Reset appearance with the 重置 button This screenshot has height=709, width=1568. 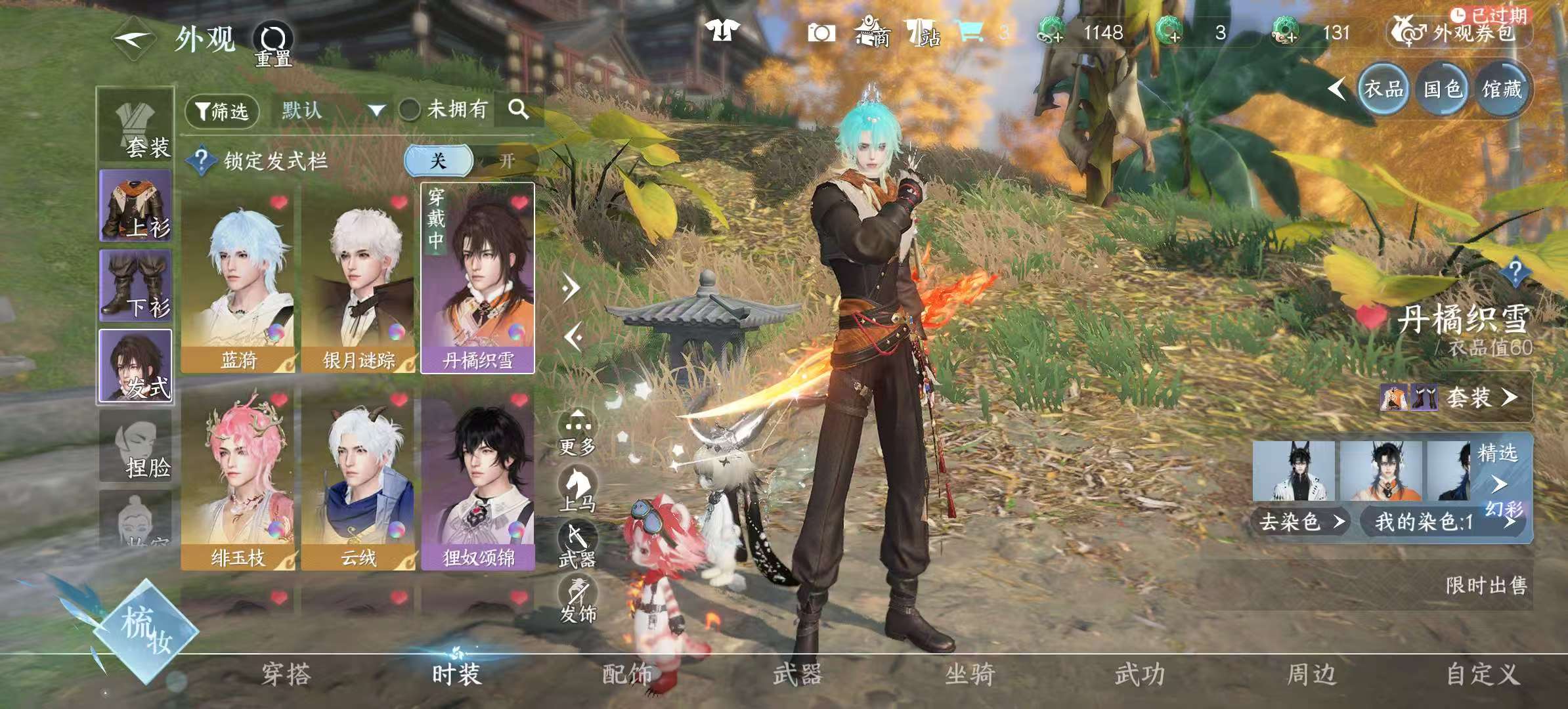273,45
